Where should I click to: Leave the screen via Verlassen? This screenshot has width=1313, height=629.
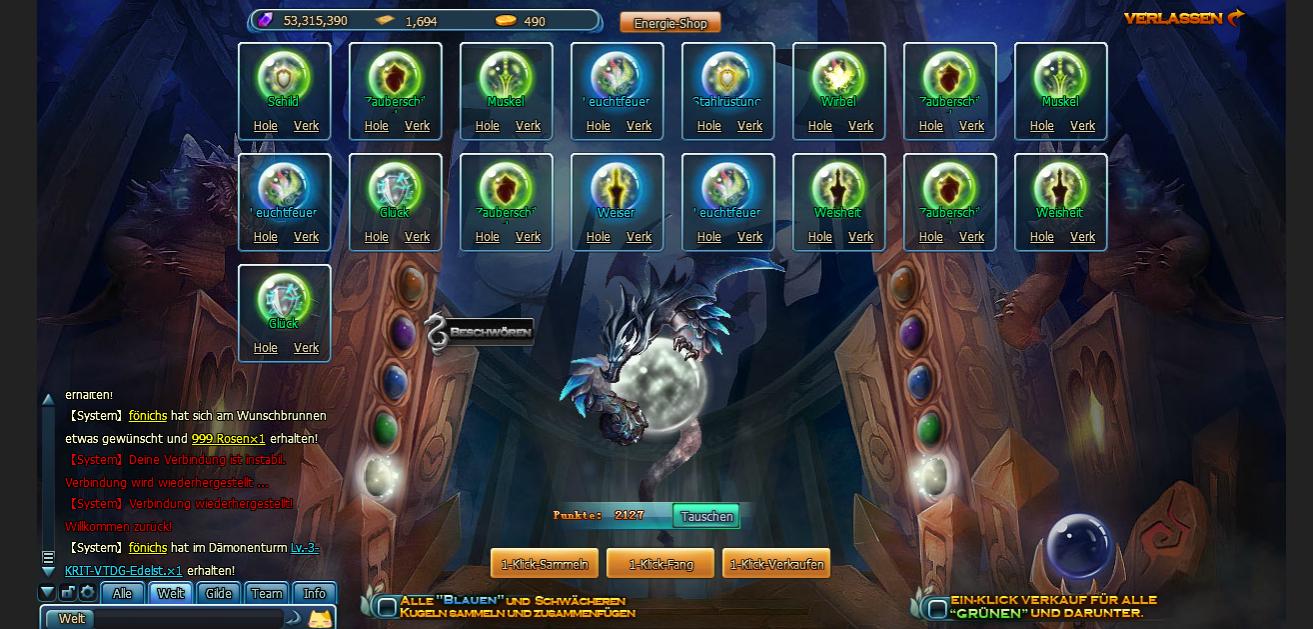1183,18
